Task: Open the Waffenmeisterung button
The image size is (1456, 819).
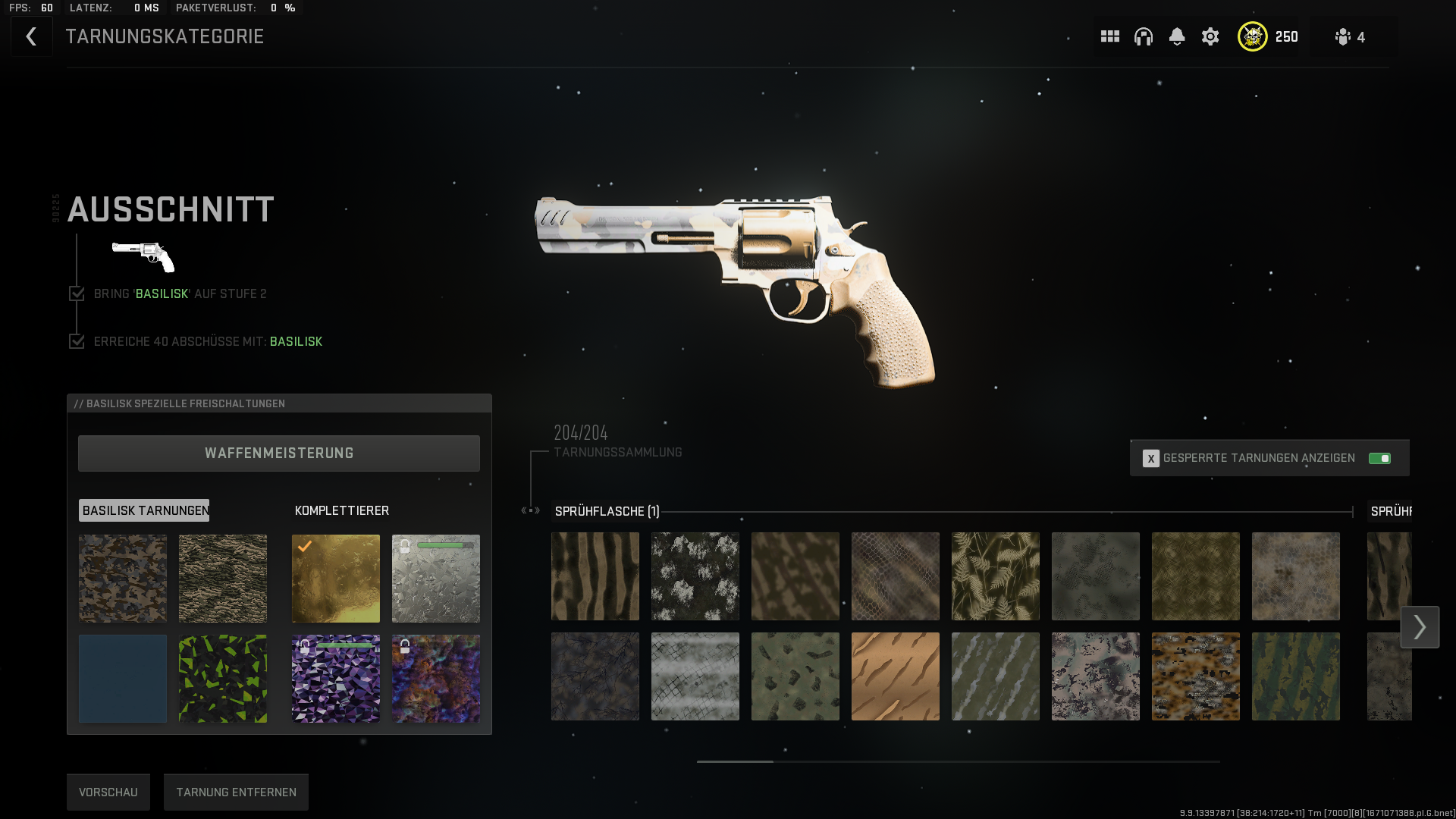Action: click(x=279, y=453)
